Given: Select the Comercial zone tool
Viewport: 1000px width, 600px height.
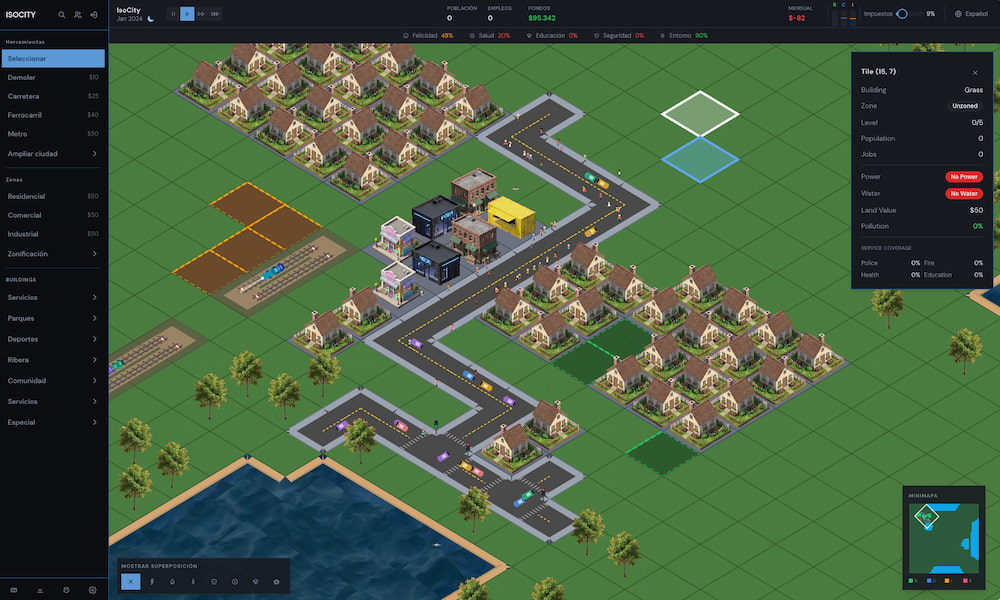Looking at the screenshot, I should point(53,215).
